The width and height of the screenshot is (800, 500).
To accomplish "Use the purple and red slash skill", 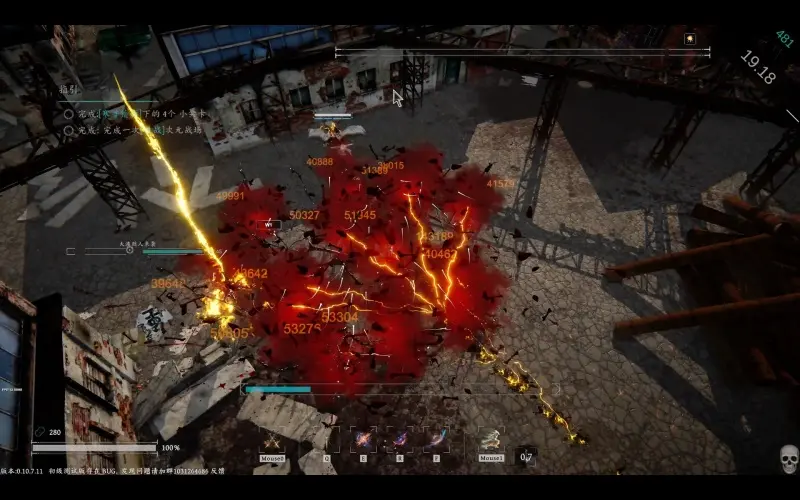I will pyautogui.click(x=399, y=440).
